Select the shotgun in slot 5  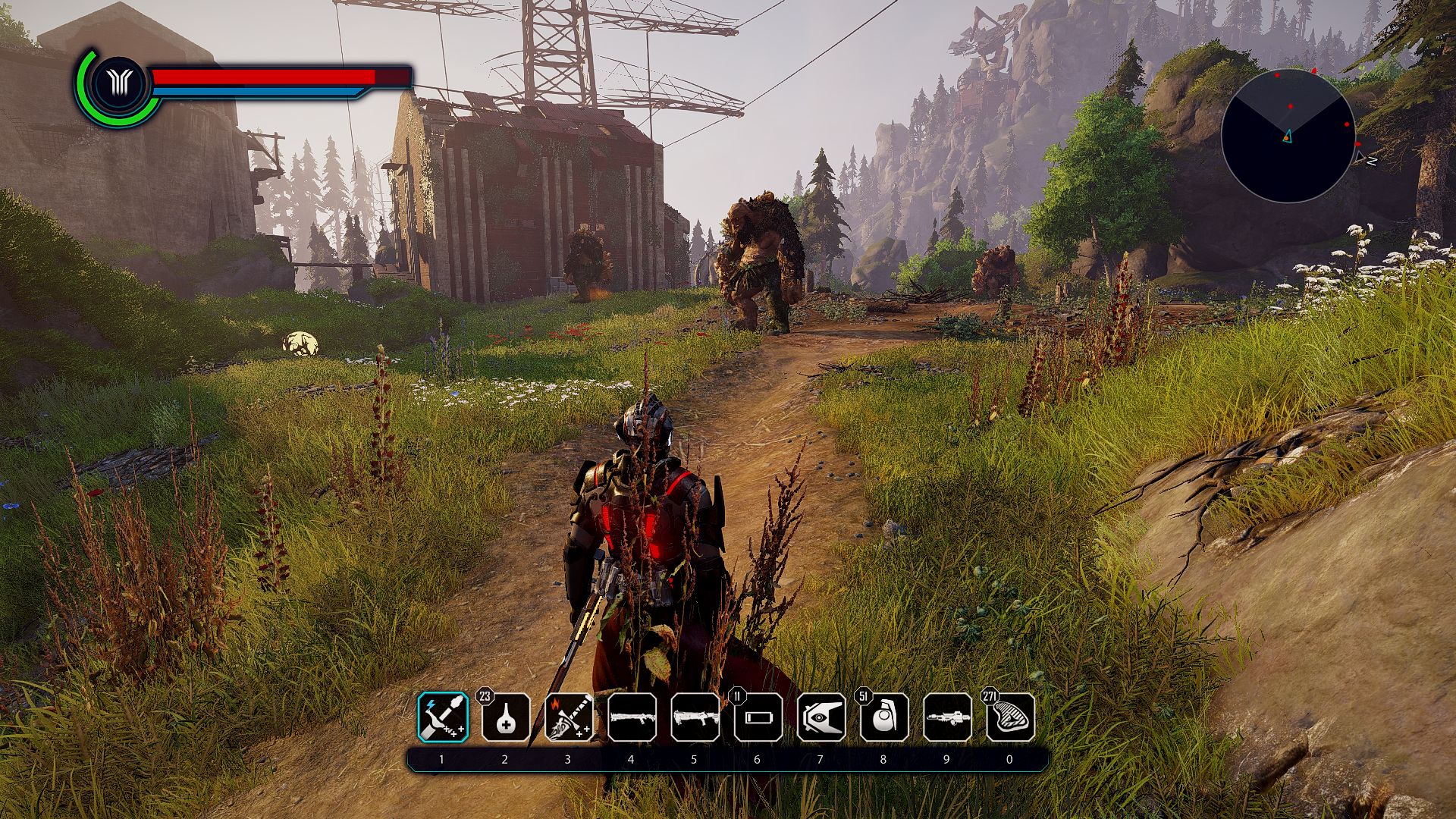[x=695, y=717]
